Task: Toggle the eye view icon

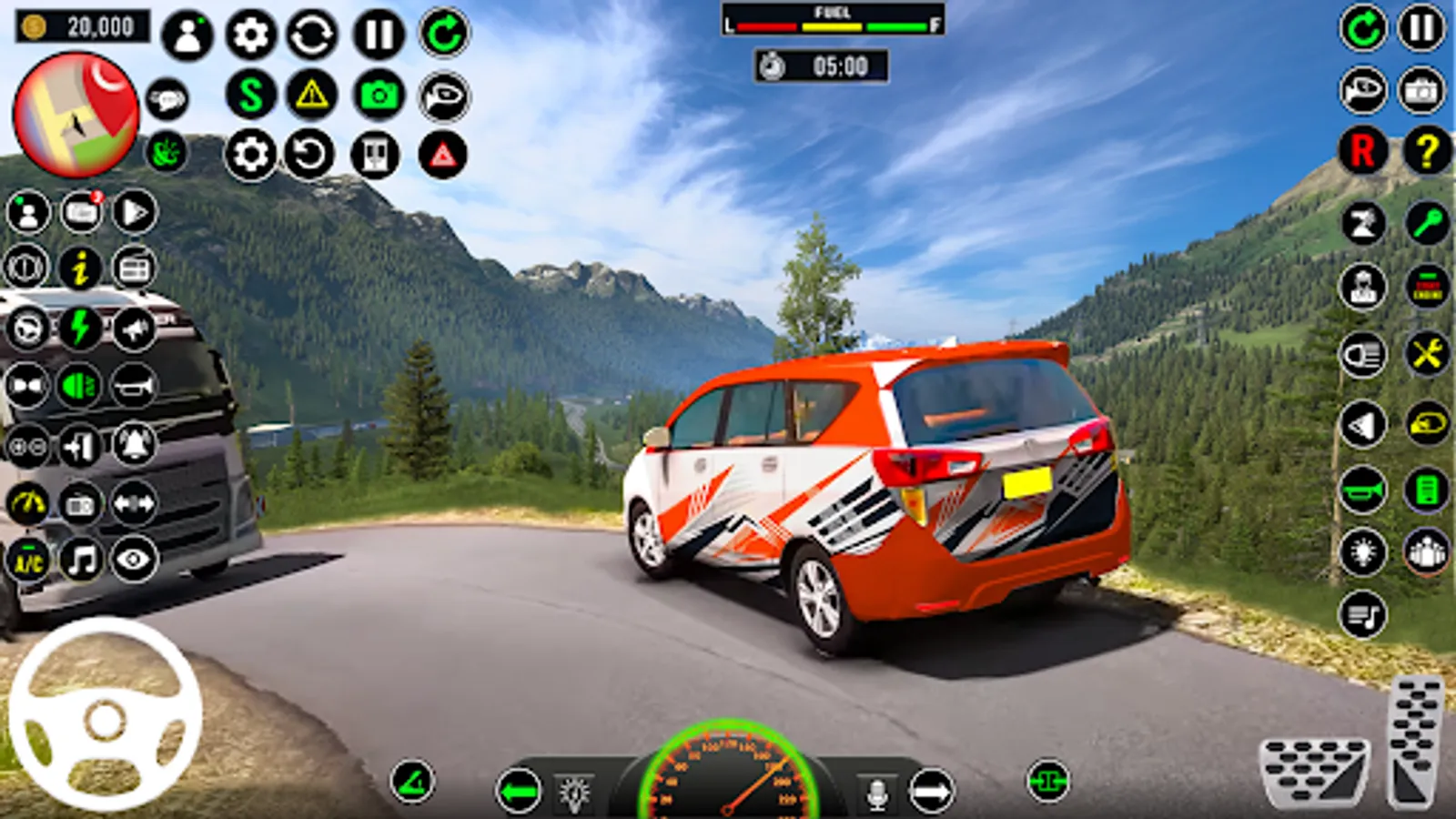Action: click(x=134, y=560)
